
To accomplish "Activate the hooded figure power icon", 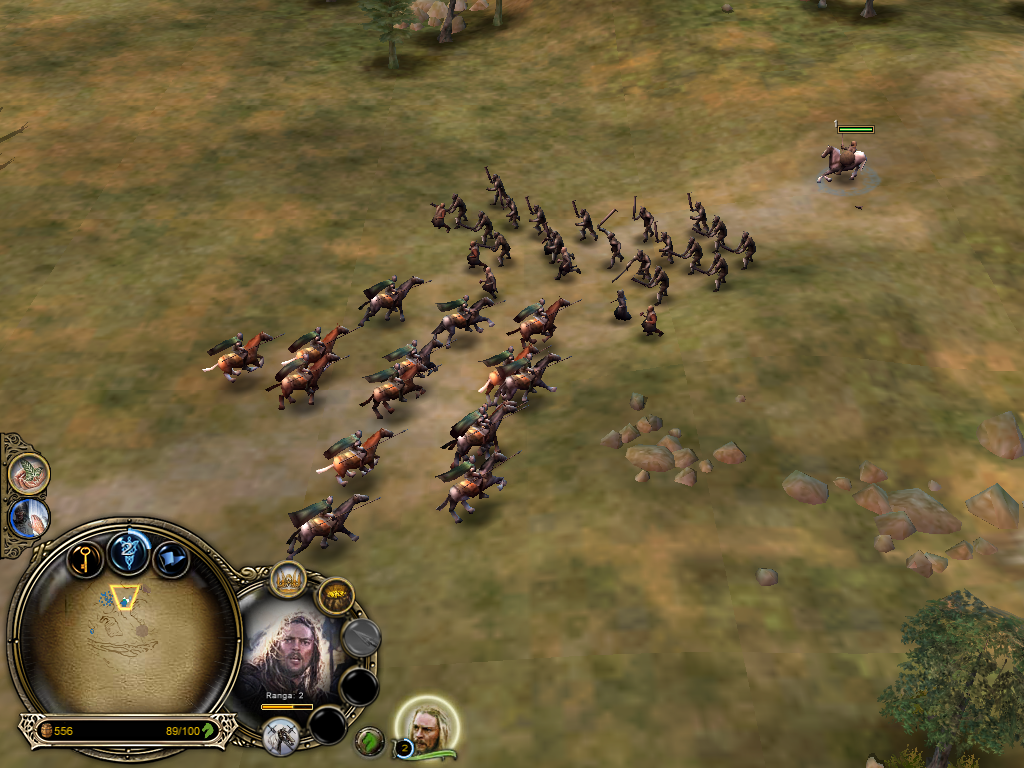I will [x=30, y=518].
